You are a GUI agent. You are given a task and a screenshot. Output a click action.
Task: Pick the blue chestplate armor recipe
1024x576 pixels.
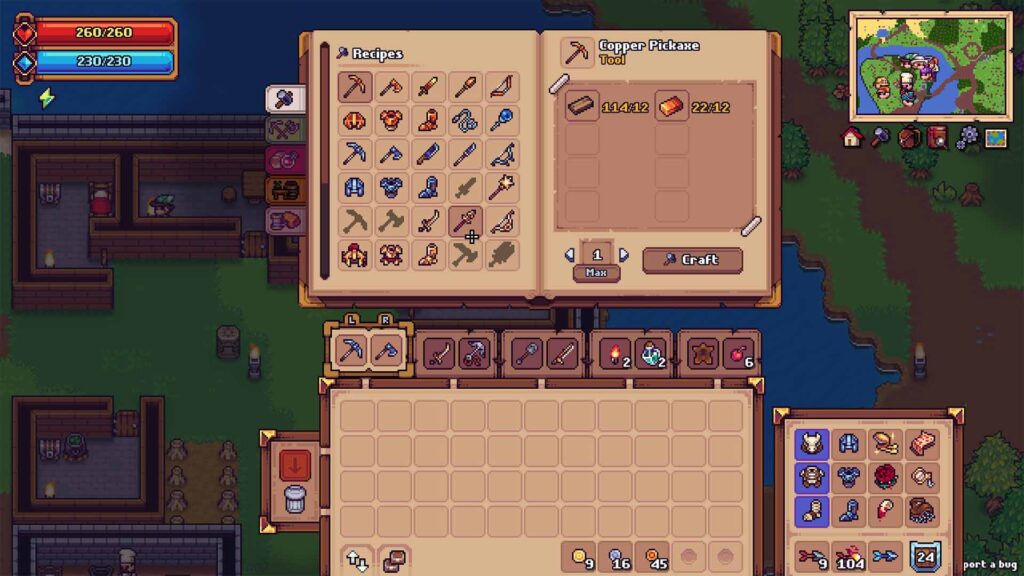click(391, 188)
